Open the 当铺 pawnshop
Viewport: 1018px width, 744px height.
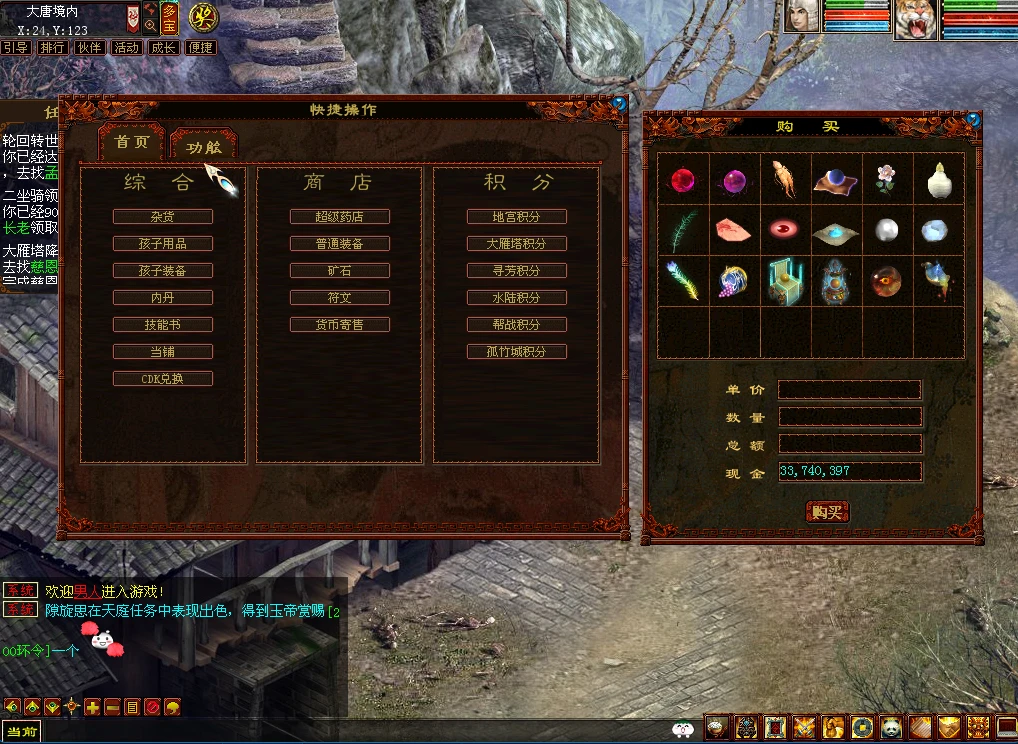tap(163, 352)
